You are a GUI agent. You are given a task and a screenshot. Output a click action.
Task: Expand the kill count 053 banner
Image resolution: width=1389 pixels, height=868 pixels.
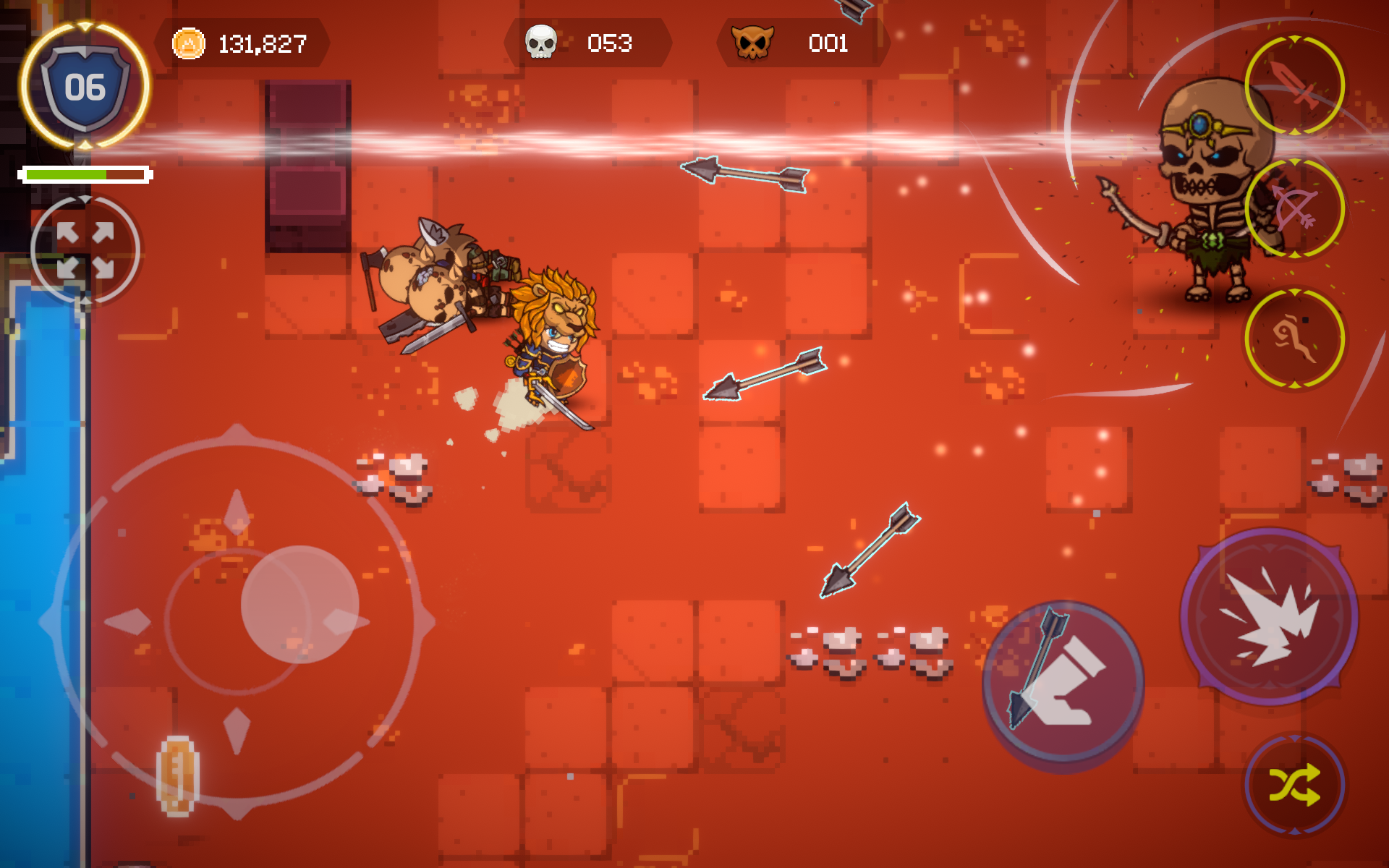607,43
